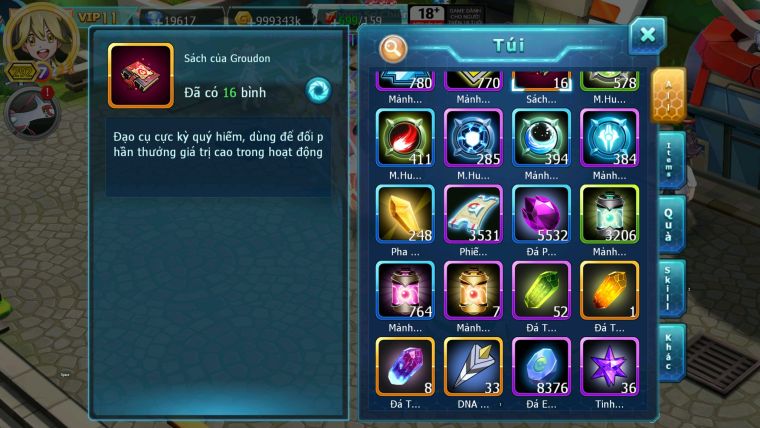Open the Skill tab
Image resolution: width=760 pixels, height=428 pixels.
(671, 288)
